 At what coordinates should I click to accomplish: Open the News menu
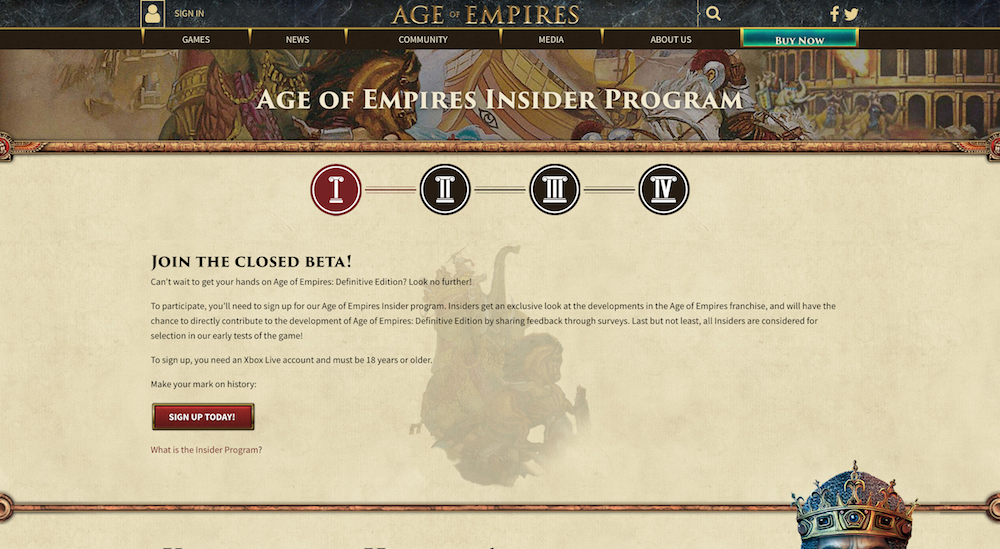297,40
